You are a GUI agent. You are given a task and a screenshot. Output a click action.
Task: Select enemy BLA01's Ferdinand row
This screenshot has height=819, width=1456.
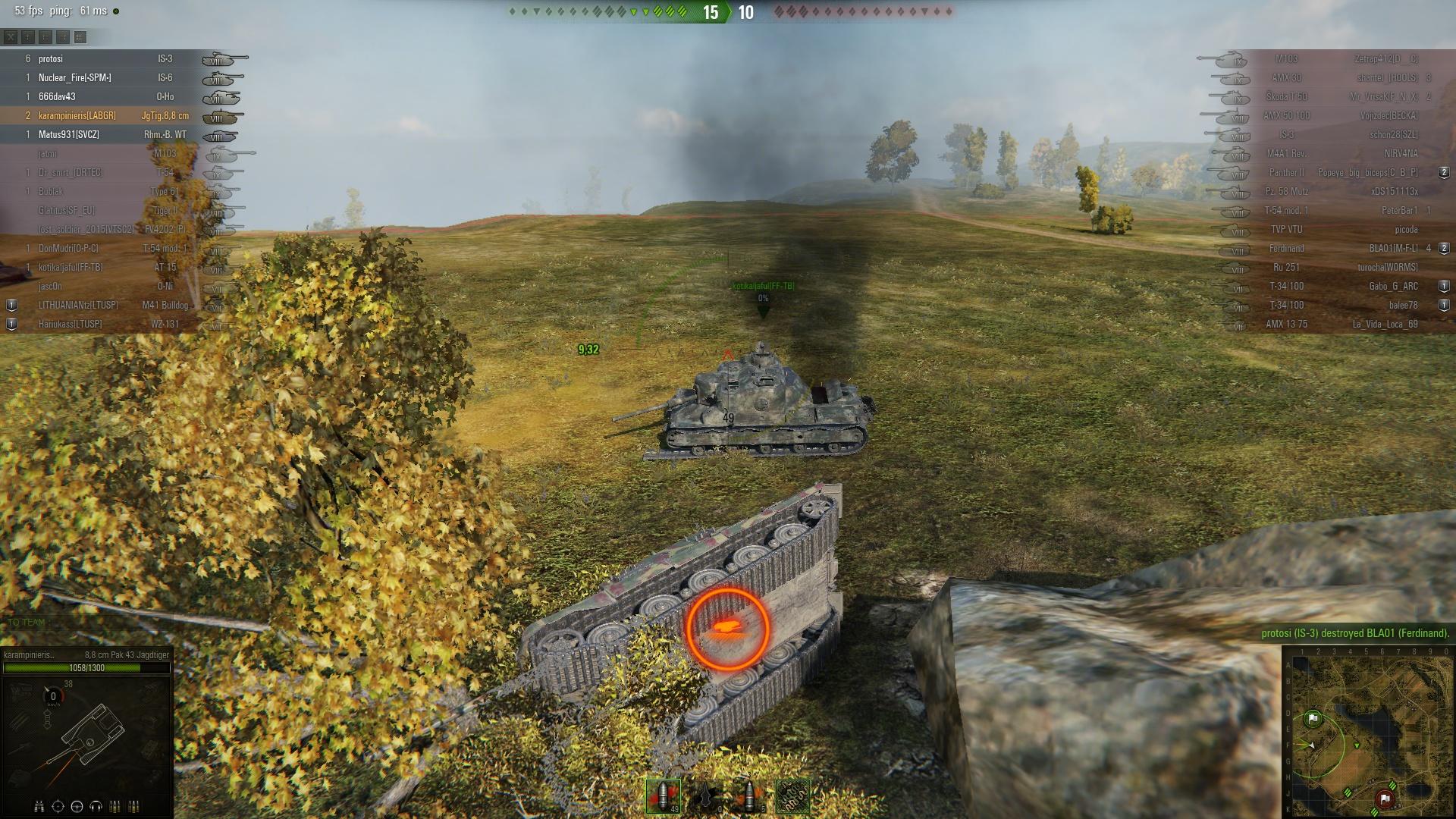click(1335, 249)
